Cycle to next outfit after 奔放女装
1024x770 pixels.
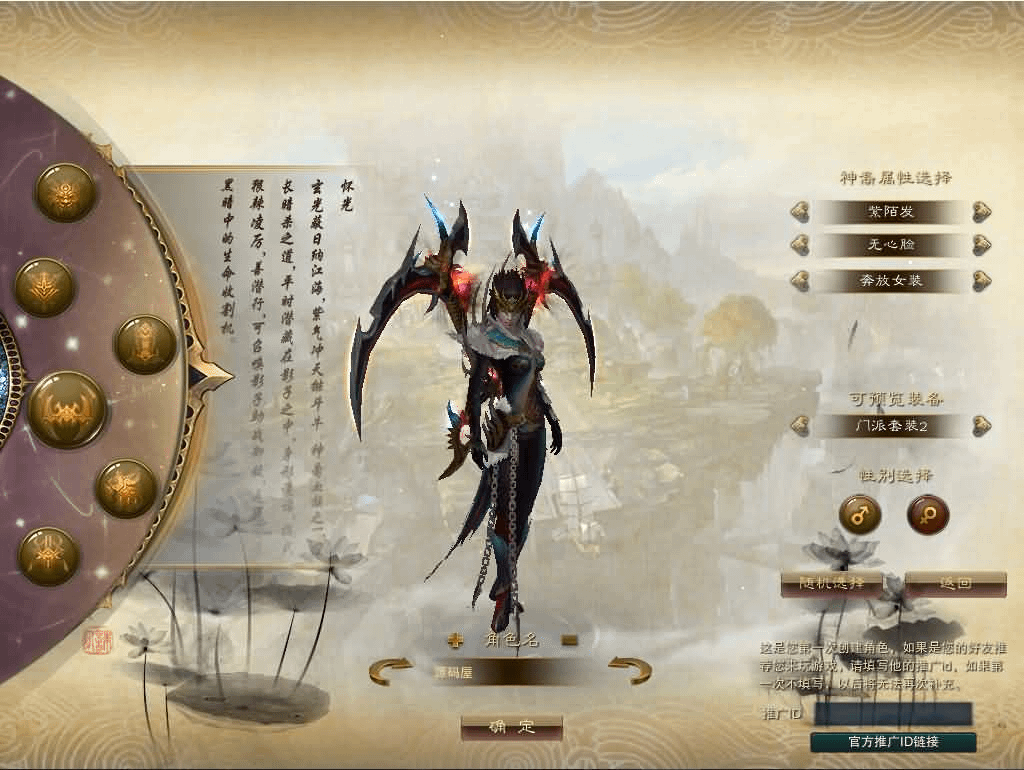981,280
